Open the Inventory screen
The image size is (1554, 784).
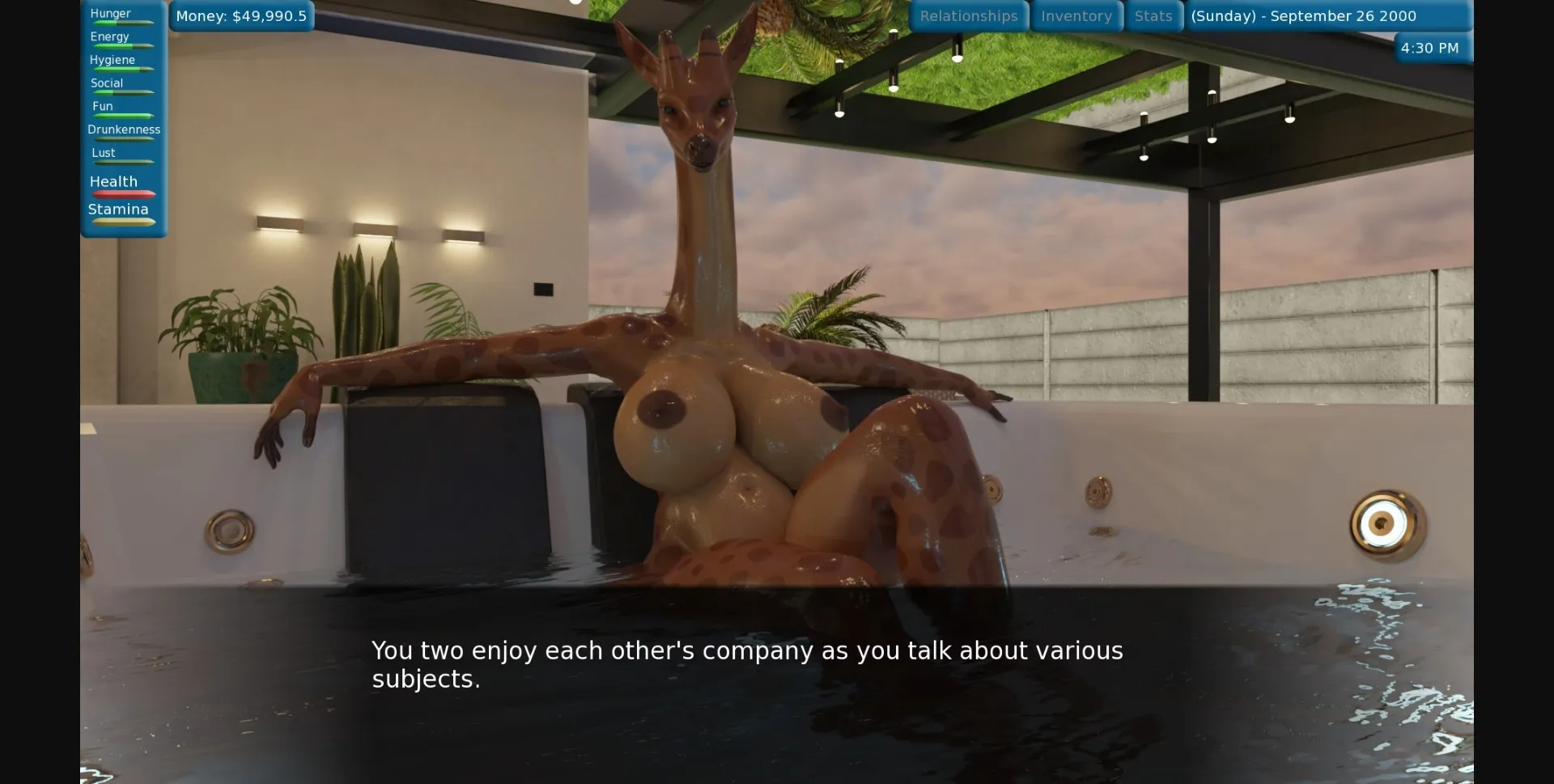[x=1076, y=15]
